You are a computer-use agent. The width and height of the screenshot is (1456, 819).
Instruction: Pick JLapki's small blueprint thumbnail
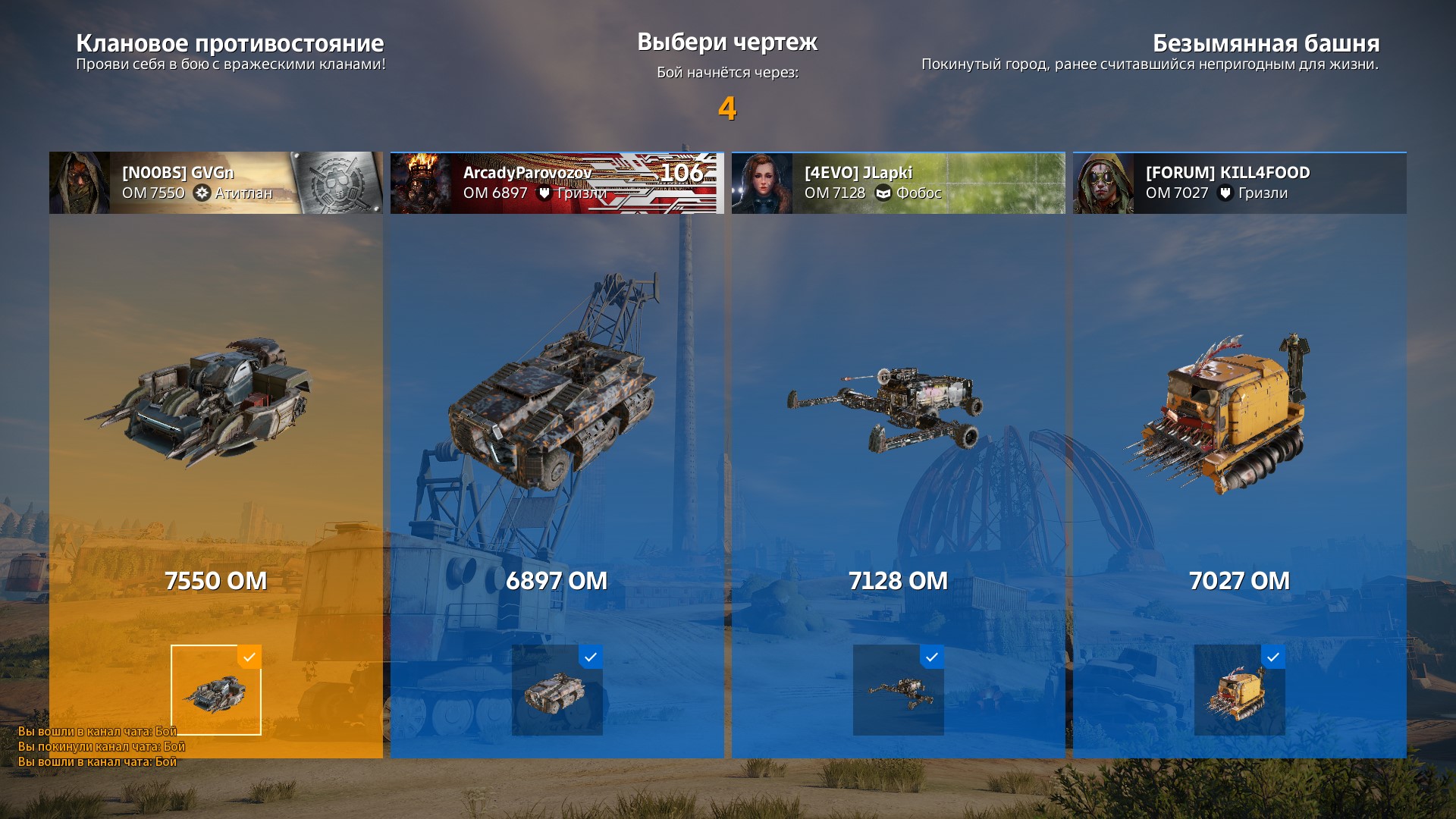(899, 690)
